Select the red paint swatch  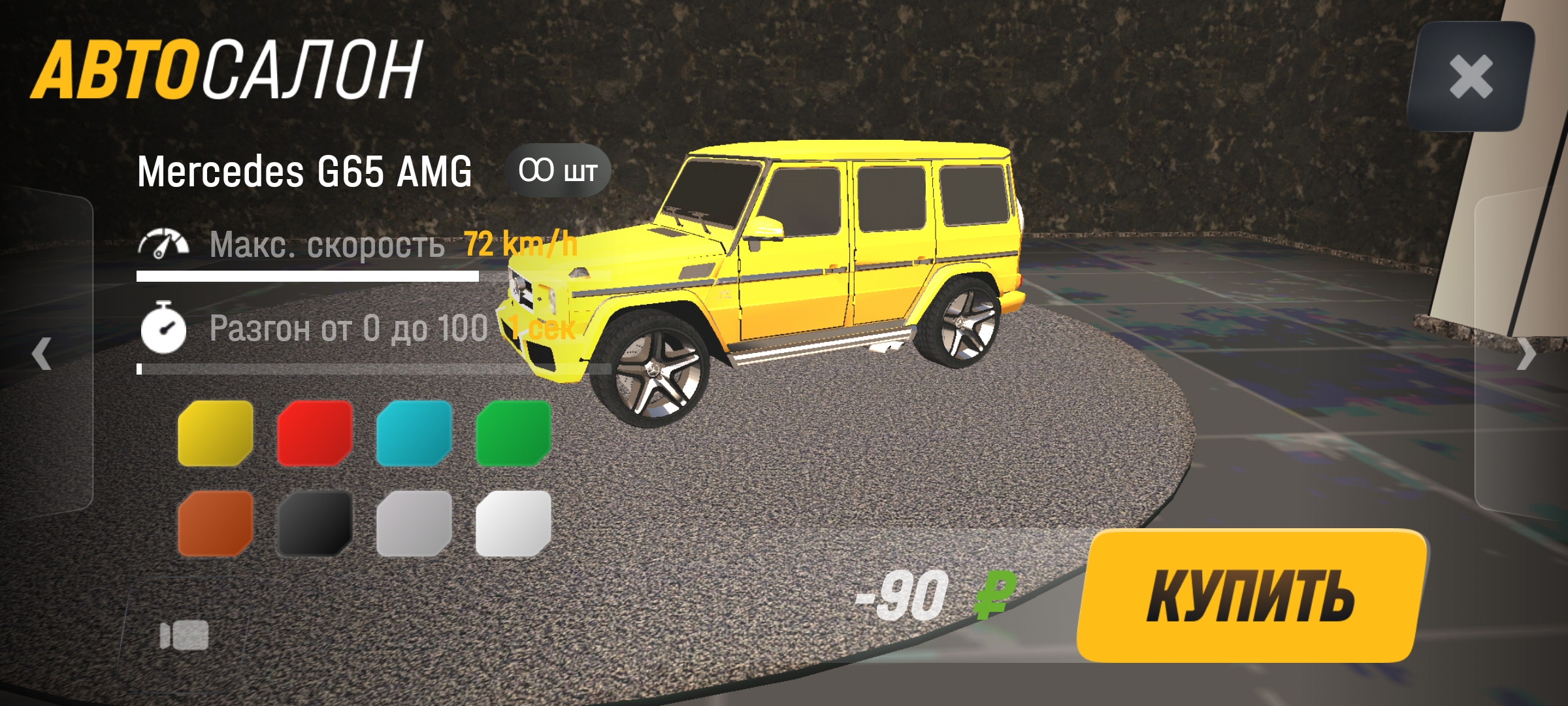point(315,433)
